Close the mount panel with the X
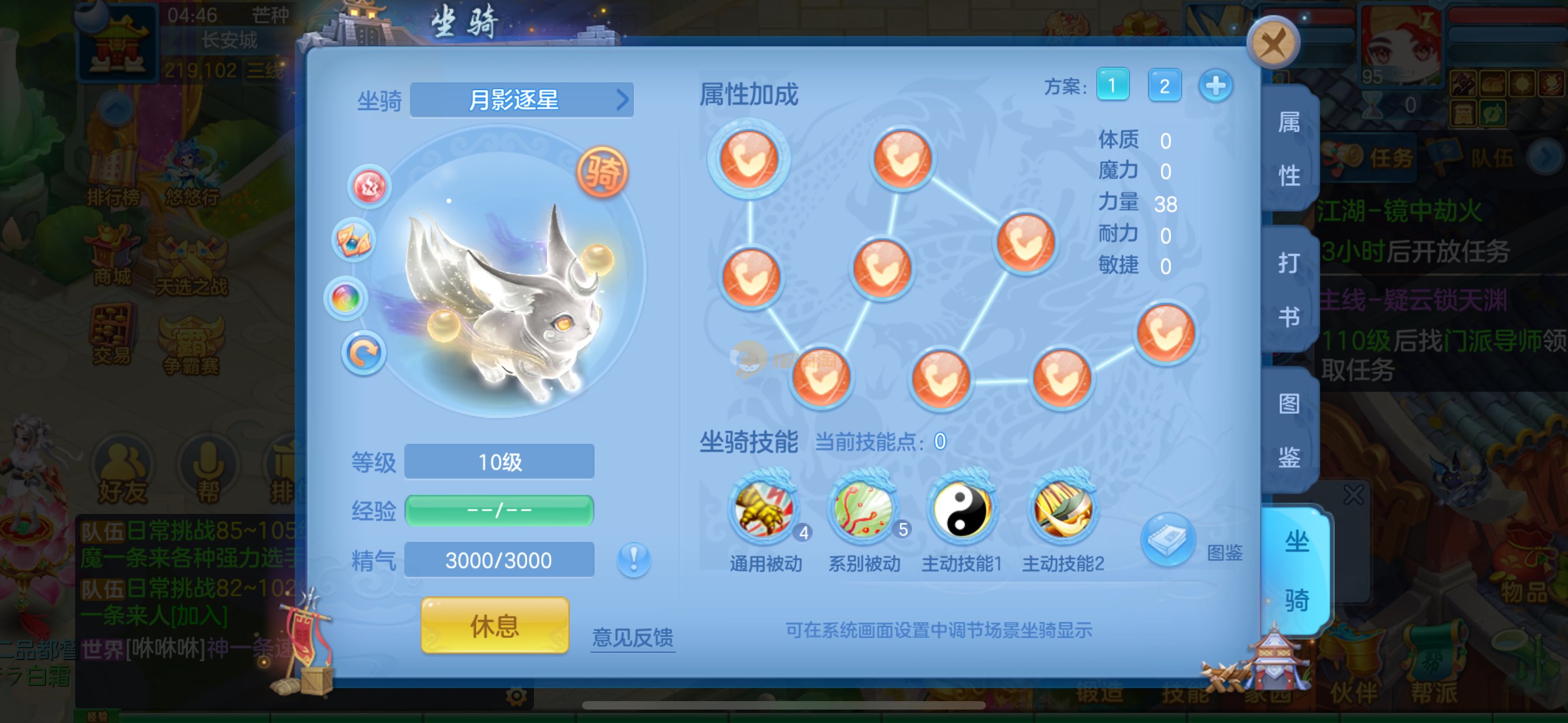The image size is (1568, 723). coord(1273,43)
